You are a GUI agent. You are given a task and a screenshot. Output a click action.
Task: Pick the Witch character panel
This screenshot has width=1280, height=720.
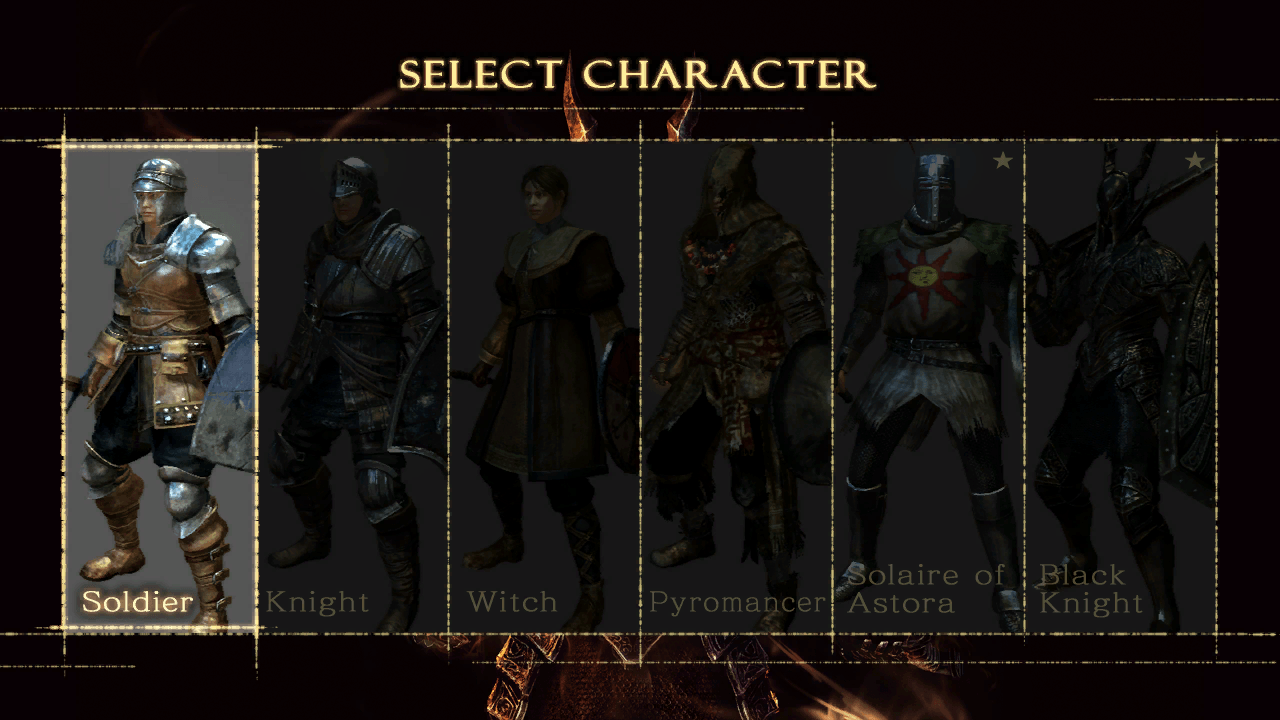click(x=544, y=385)
